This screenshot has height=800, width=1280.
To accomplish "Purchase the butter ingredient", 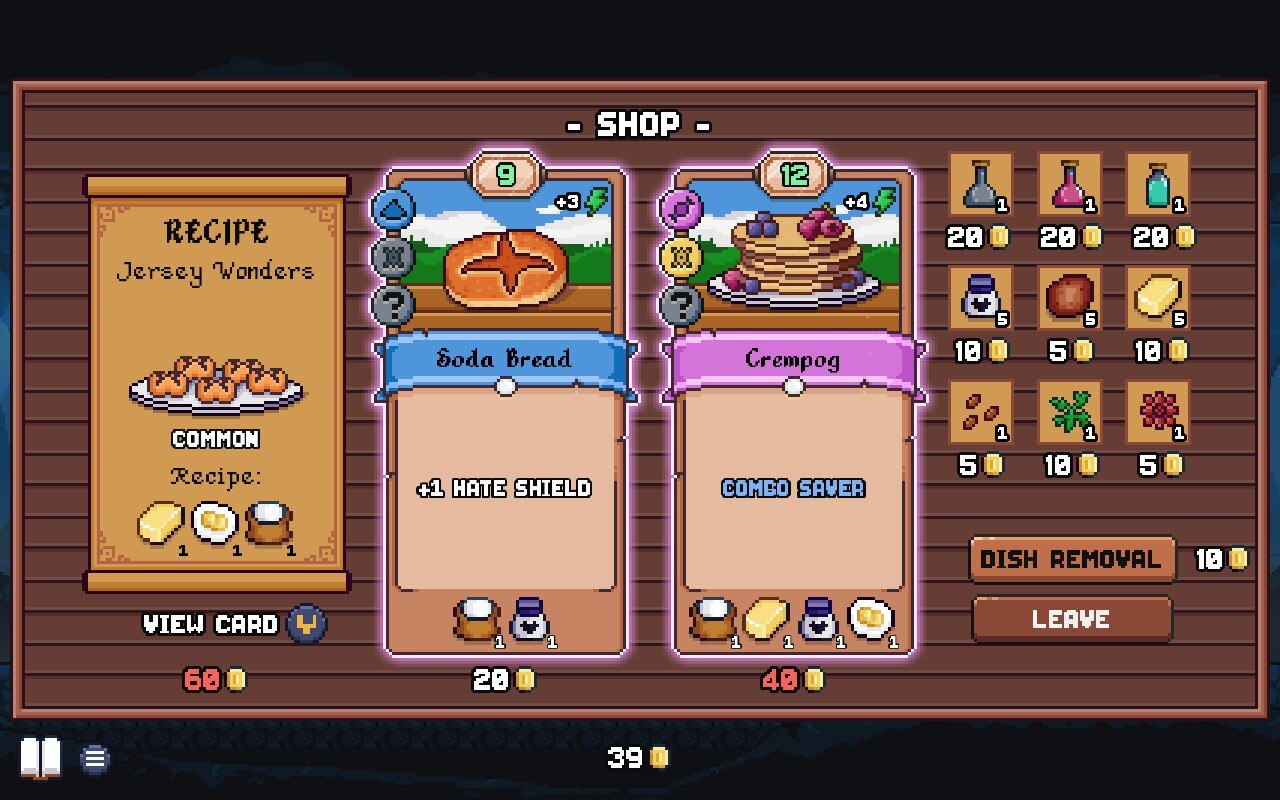I will [x=1157, y=299].
